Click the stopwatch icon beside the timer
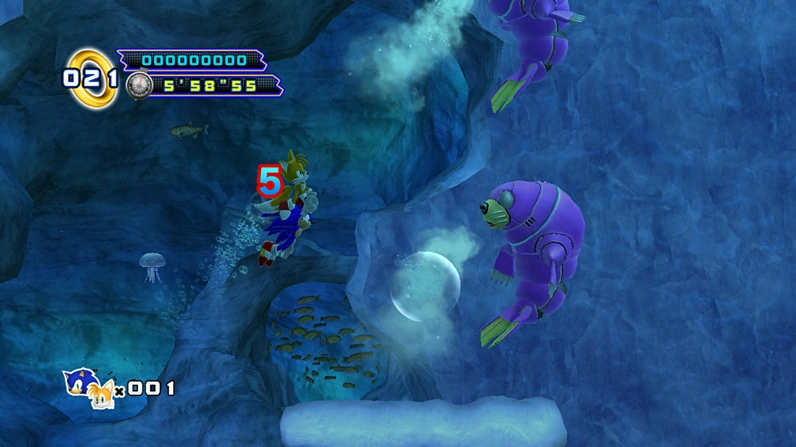The height and width of the screenshot is (447, 796). [138, 86]
